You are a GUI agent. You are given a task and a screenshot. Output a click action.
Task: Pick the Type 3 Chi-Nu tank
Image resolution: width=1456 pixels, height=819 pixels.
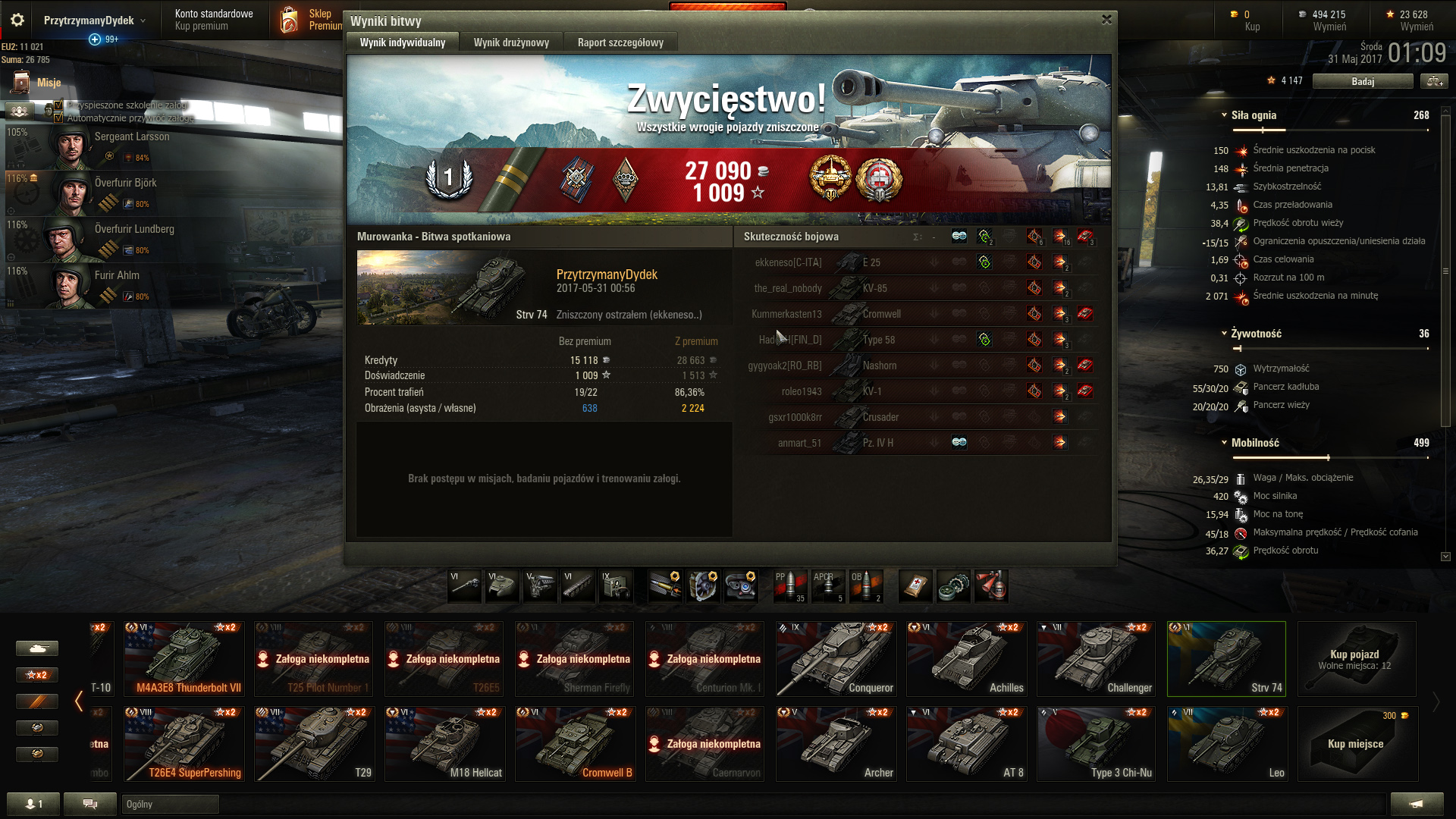1097,743
